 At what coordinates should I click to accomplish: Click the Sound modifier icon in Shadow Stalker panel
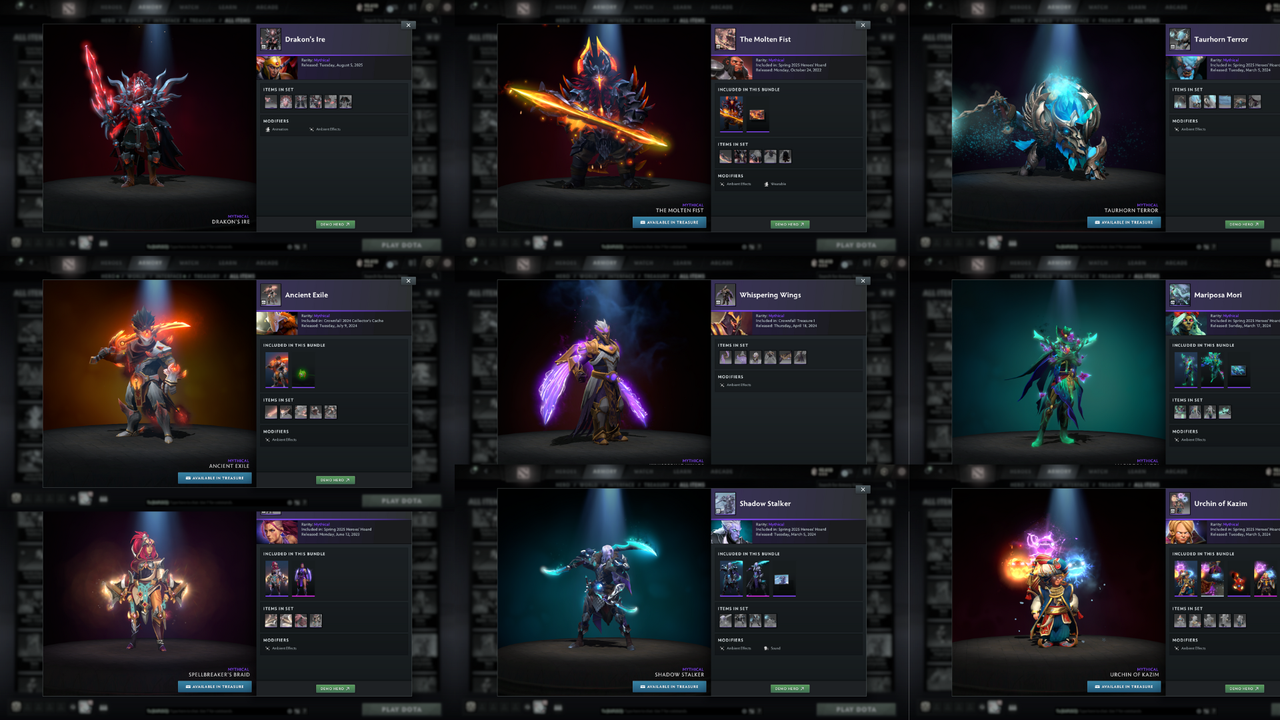pos(766,648)
